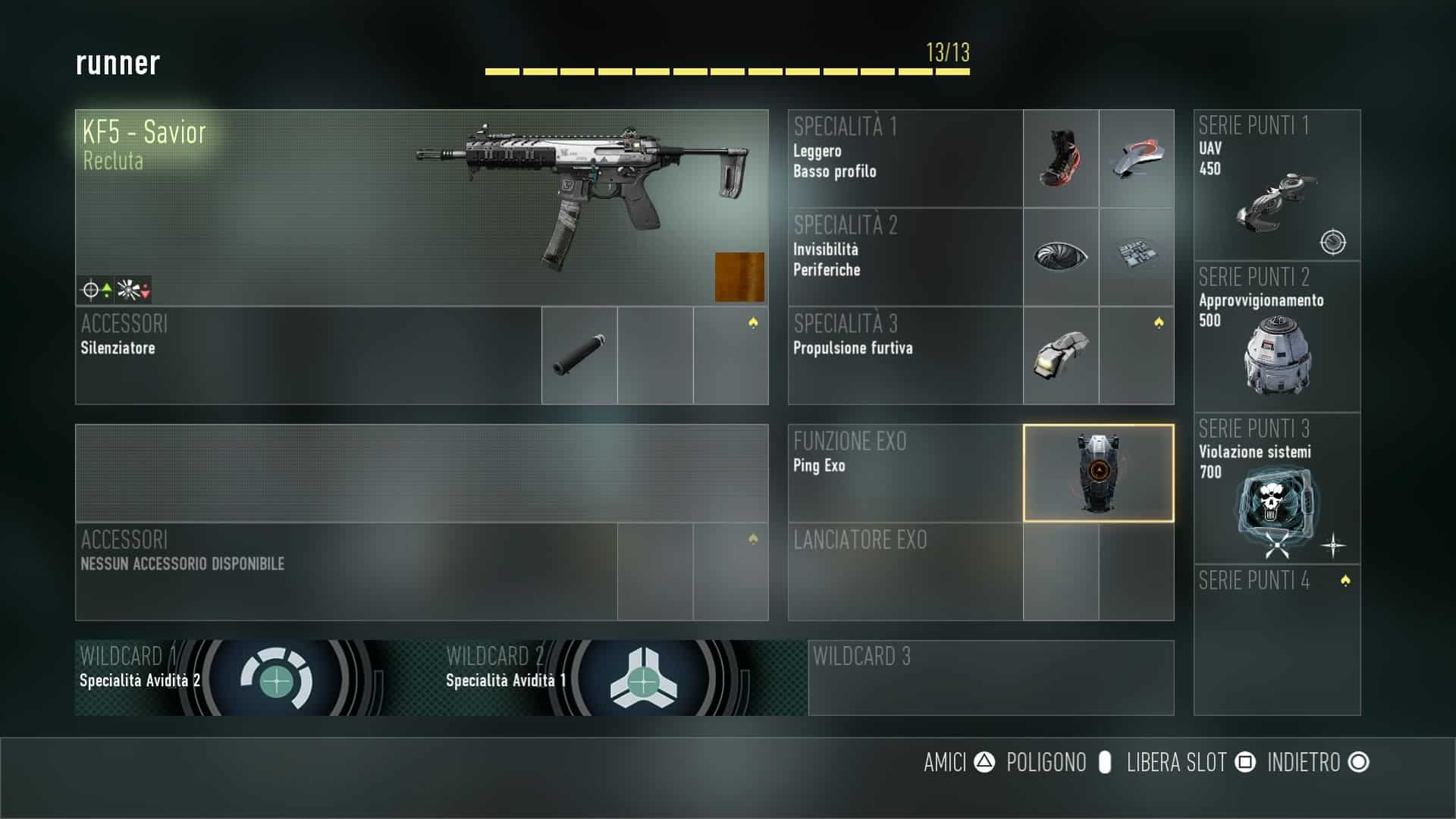Screen dimensions: 1456x819
Task: Open the empty Serie Punti 4 slot
Action: (1277, 639)
